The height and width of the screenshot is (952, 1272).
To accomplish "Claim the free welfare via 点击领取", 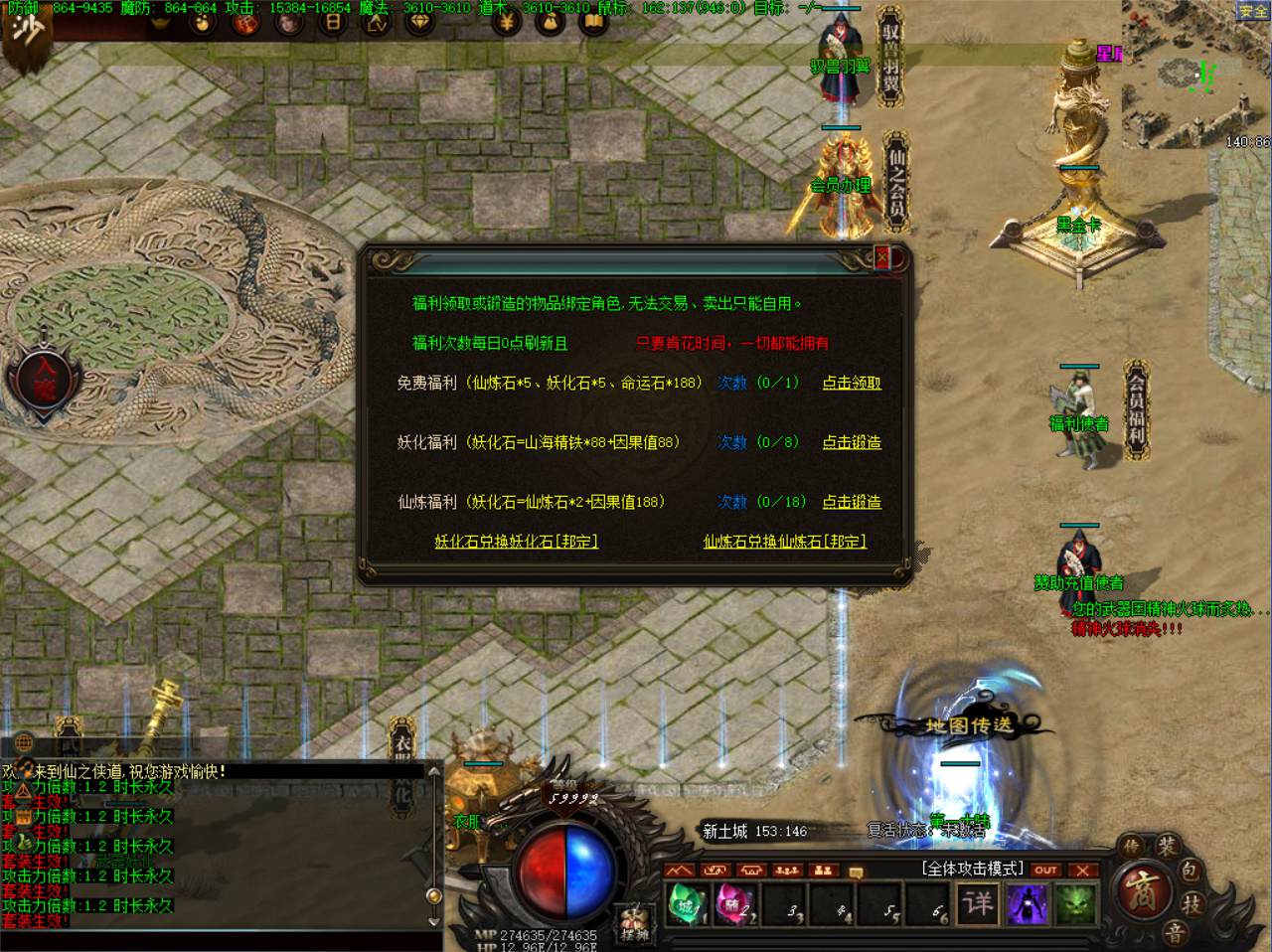I will [852, 383].
